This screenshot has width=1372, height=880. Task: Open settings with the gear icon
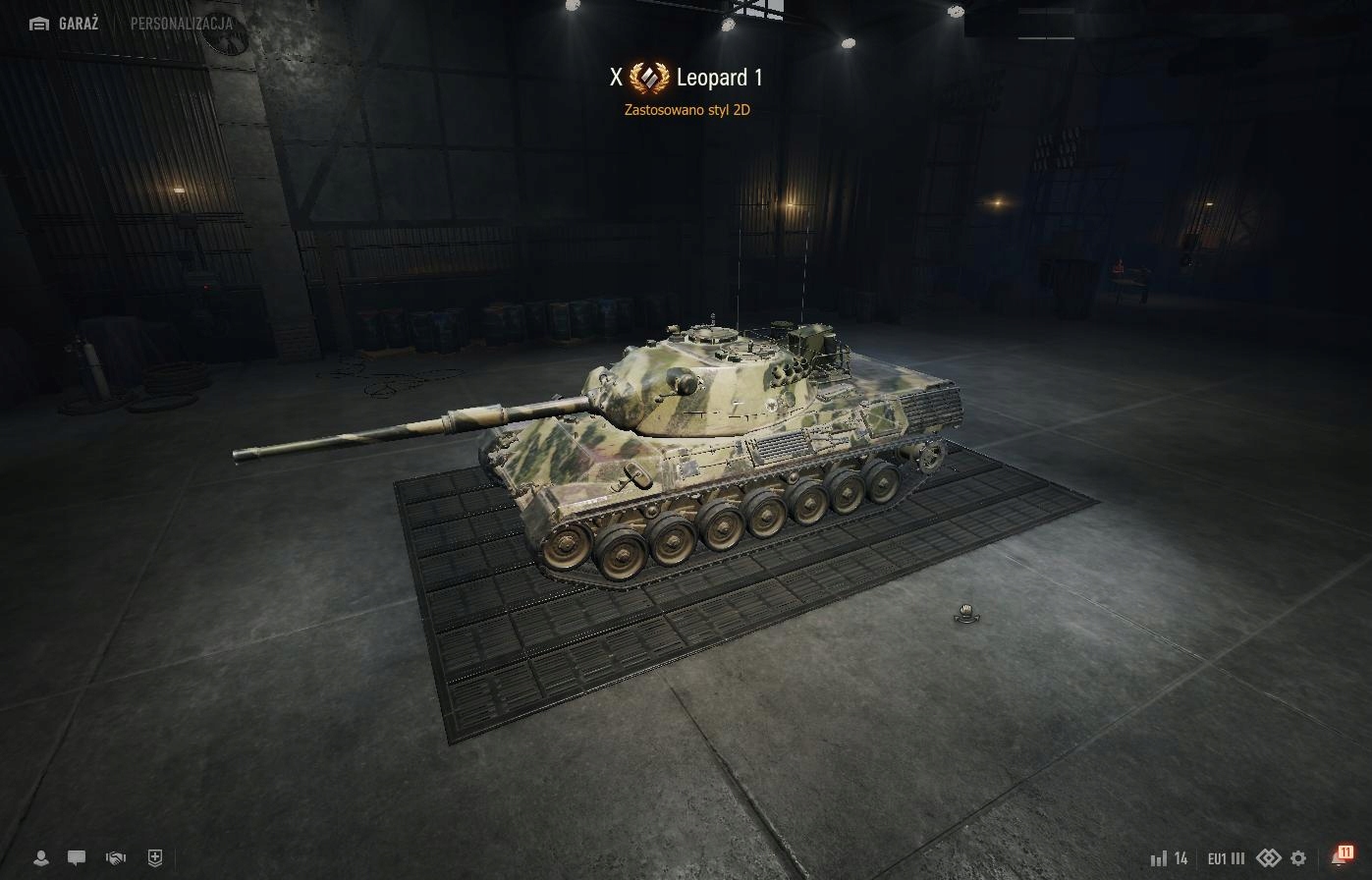[1298, 858]
